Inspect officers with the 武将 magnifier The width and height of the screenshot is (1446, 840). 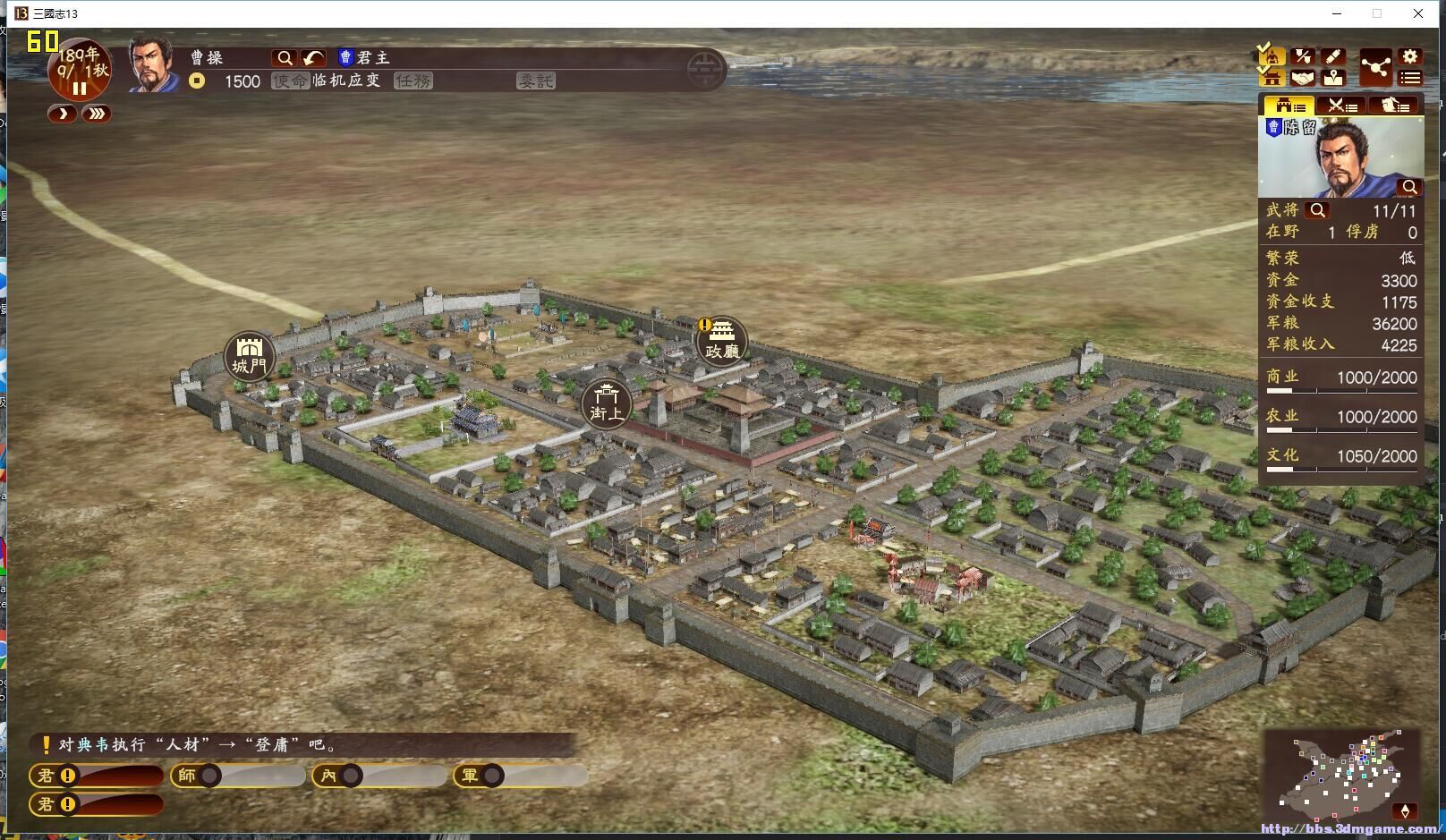click(x=1317, y=210)
